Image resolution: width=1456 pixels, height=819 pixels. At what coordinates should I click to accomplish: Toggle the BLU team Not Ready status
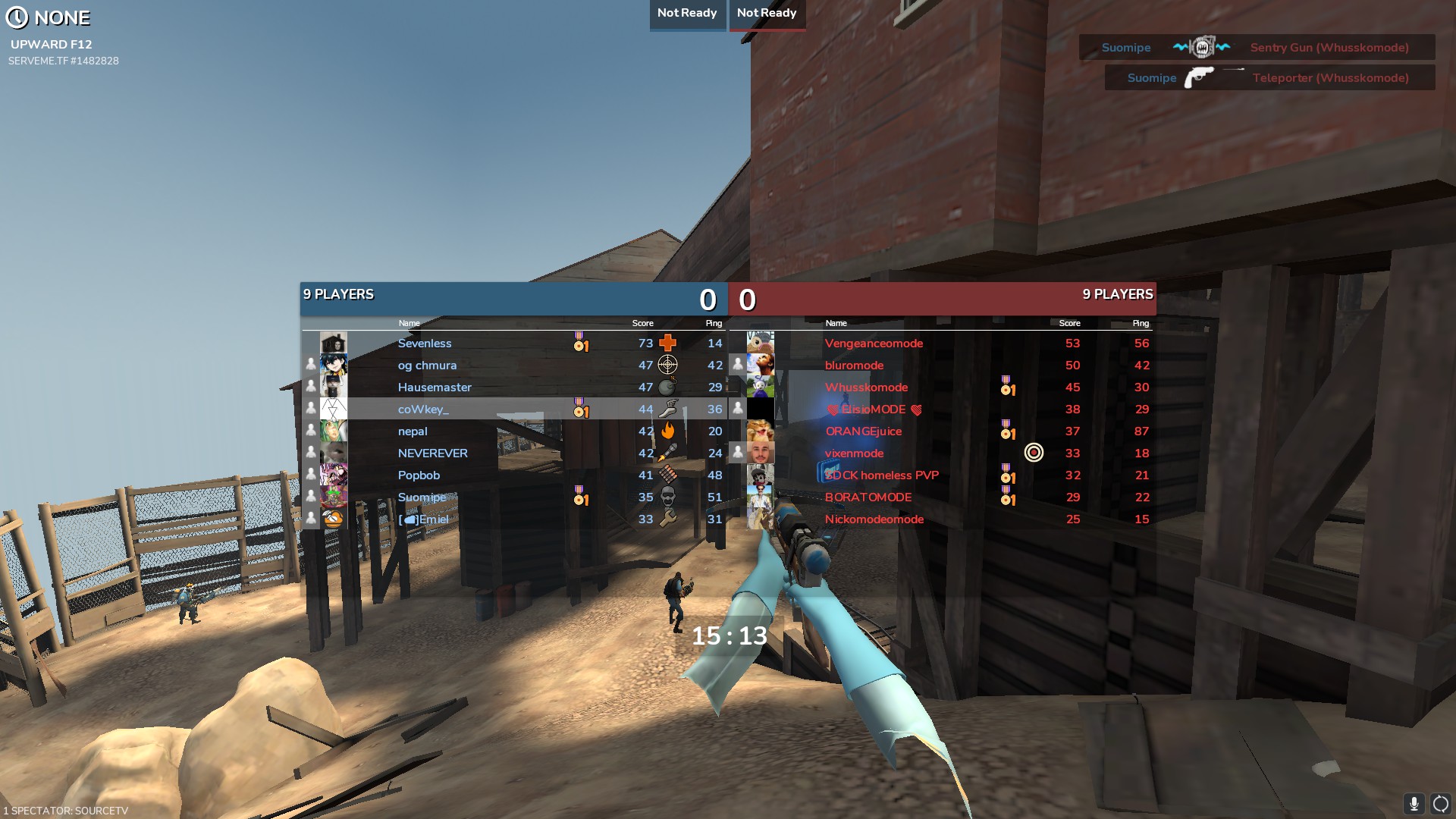[x=687, y=14]
